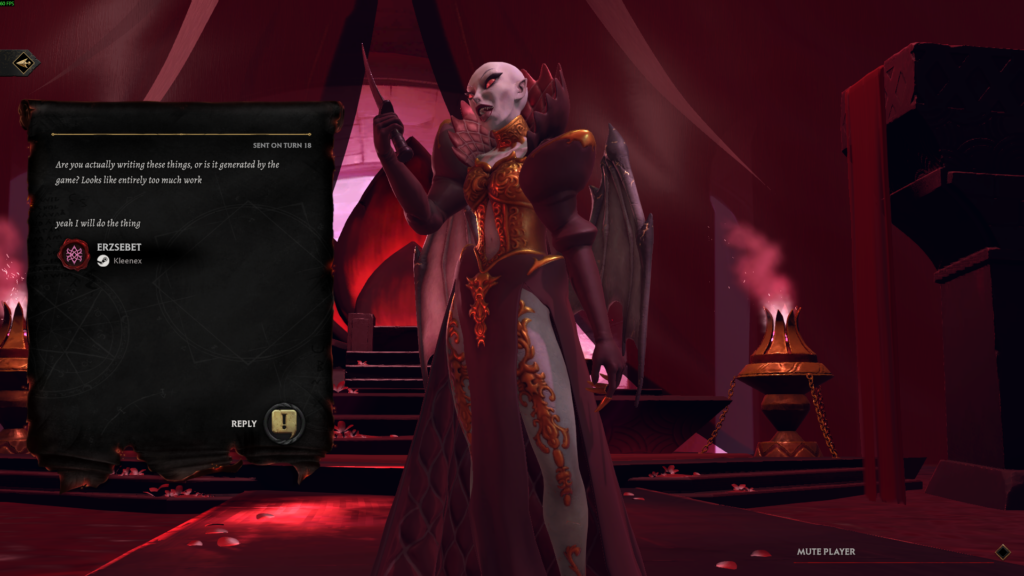The width and height of the screenshot is (1024, 576).
Task: Click the back arrow button
Action: (x=22, y=63)
